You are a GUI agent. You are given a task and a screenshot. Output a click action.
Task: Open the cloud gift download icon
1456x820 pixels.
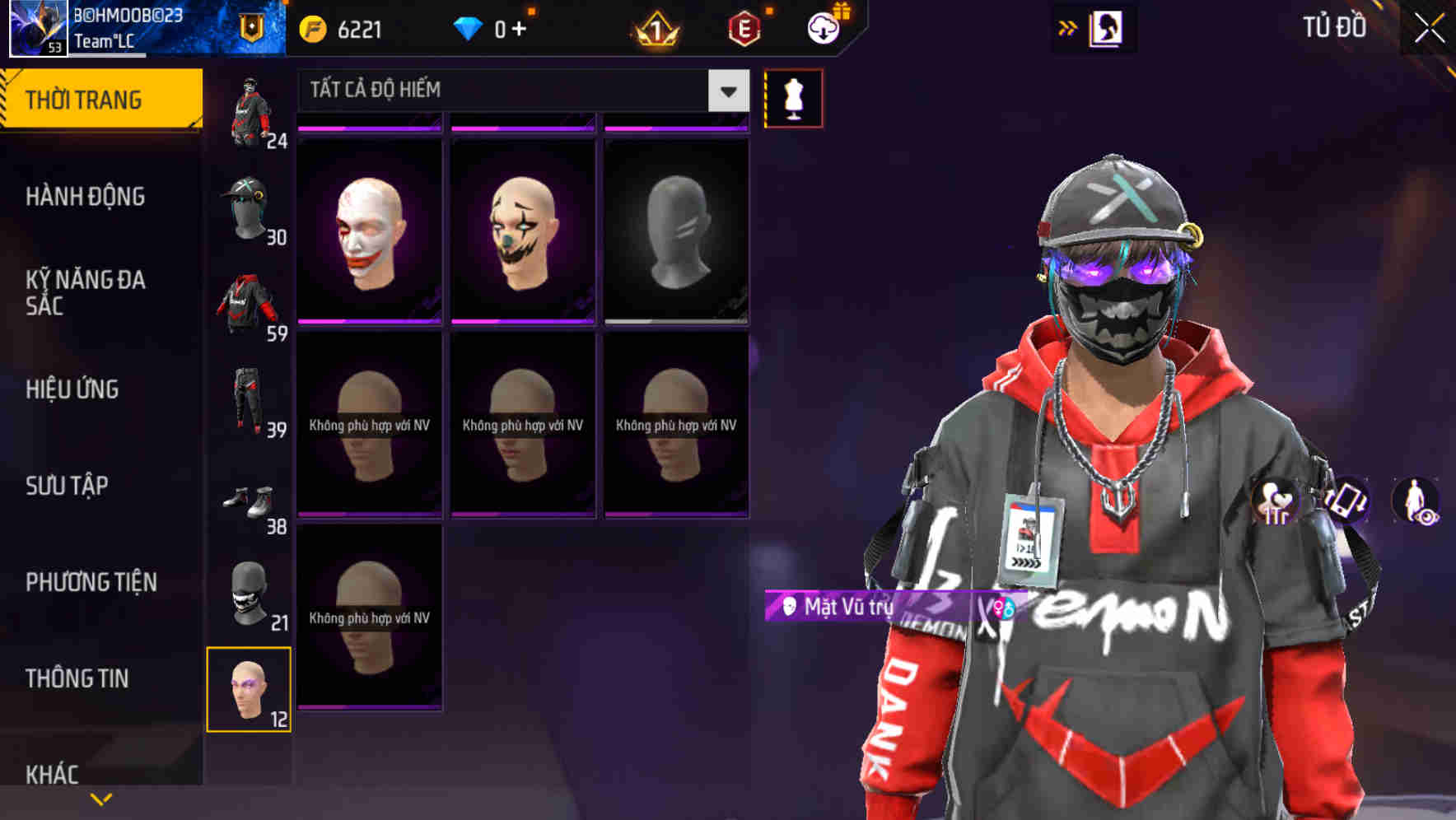824,27
